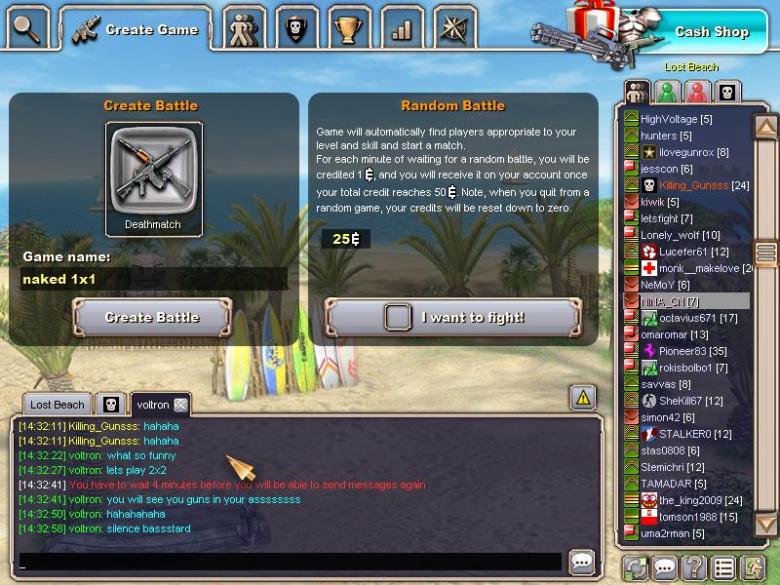This screenshot has width=780, height=585.
Task: Show the skull filter tab above player list
Action: click(x=727, y=92)
